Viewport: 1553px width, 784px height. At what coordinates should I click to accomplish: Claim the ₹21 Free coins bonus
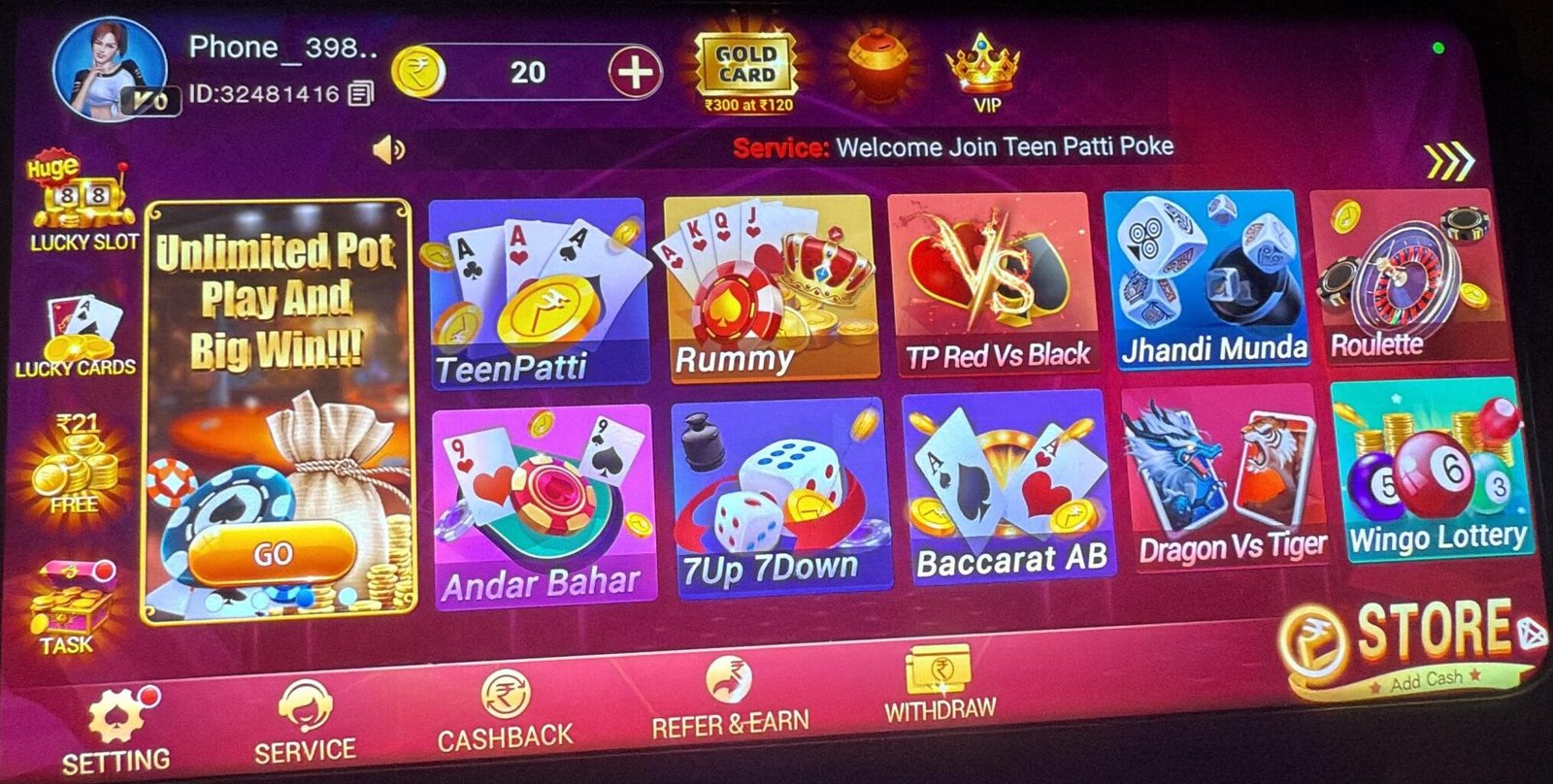tap(73, 466)
